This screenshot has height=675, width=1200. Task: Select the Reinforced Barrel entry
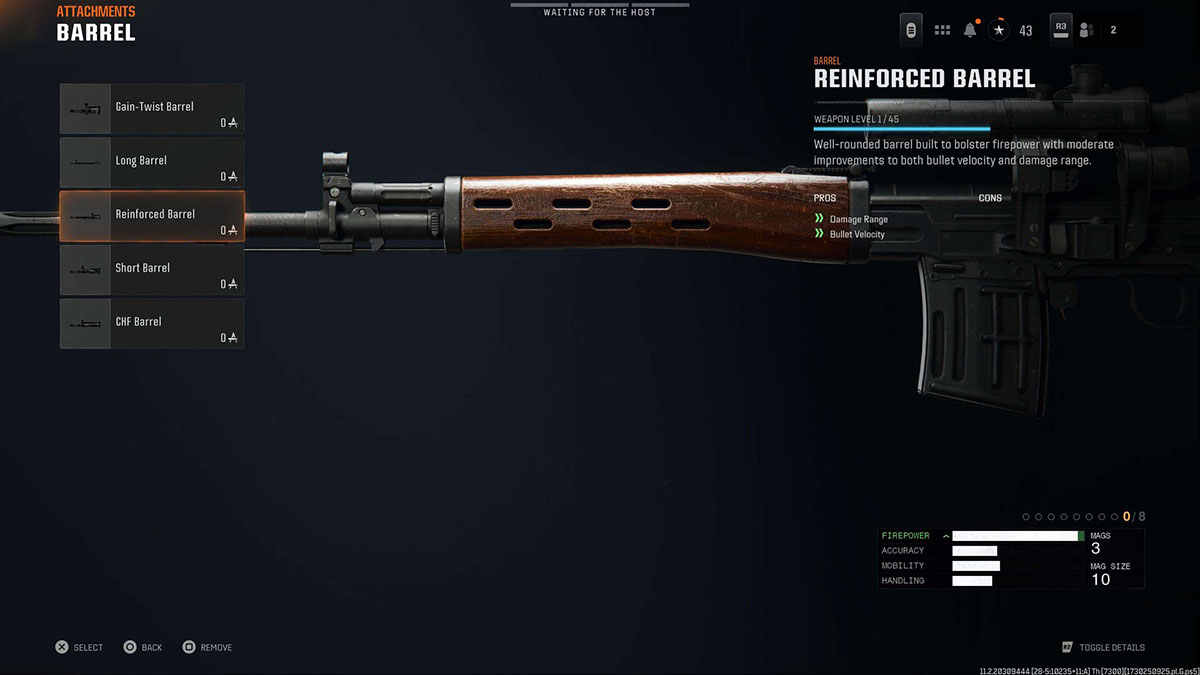coord(152,216)
